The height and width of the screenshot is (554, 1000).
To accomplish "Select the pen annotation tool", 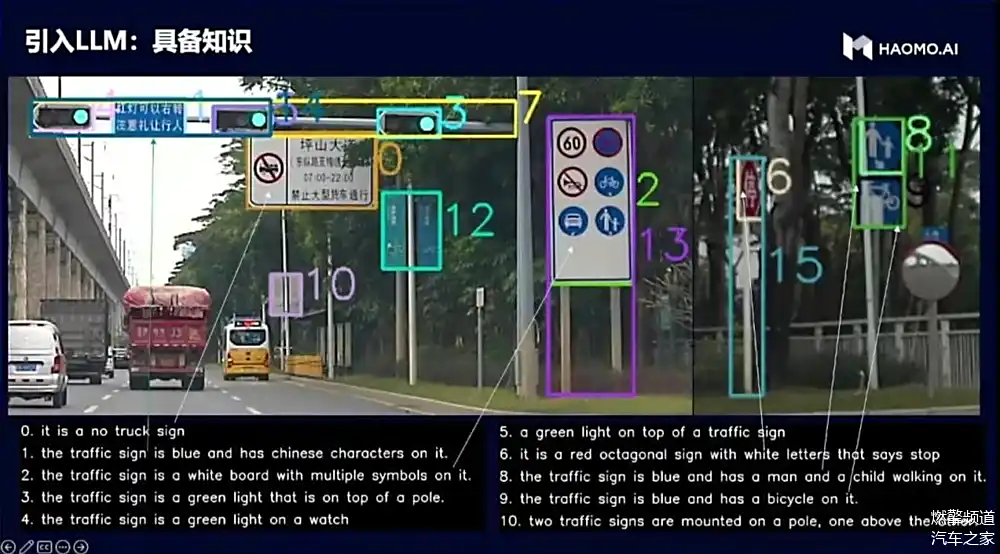I will [x=27, y=546].
